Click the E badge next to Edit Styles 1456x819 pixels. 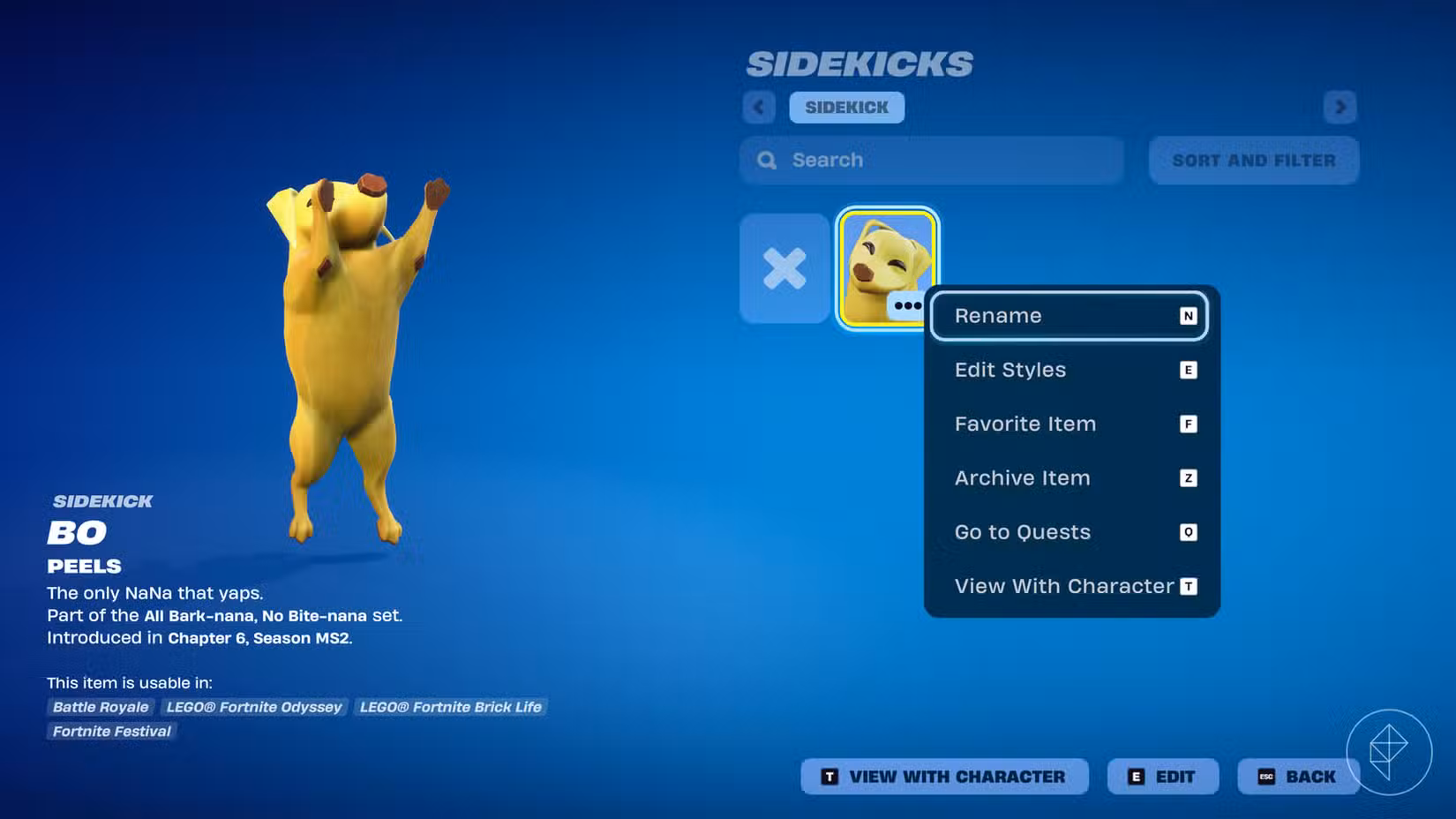click(1189, 370)
